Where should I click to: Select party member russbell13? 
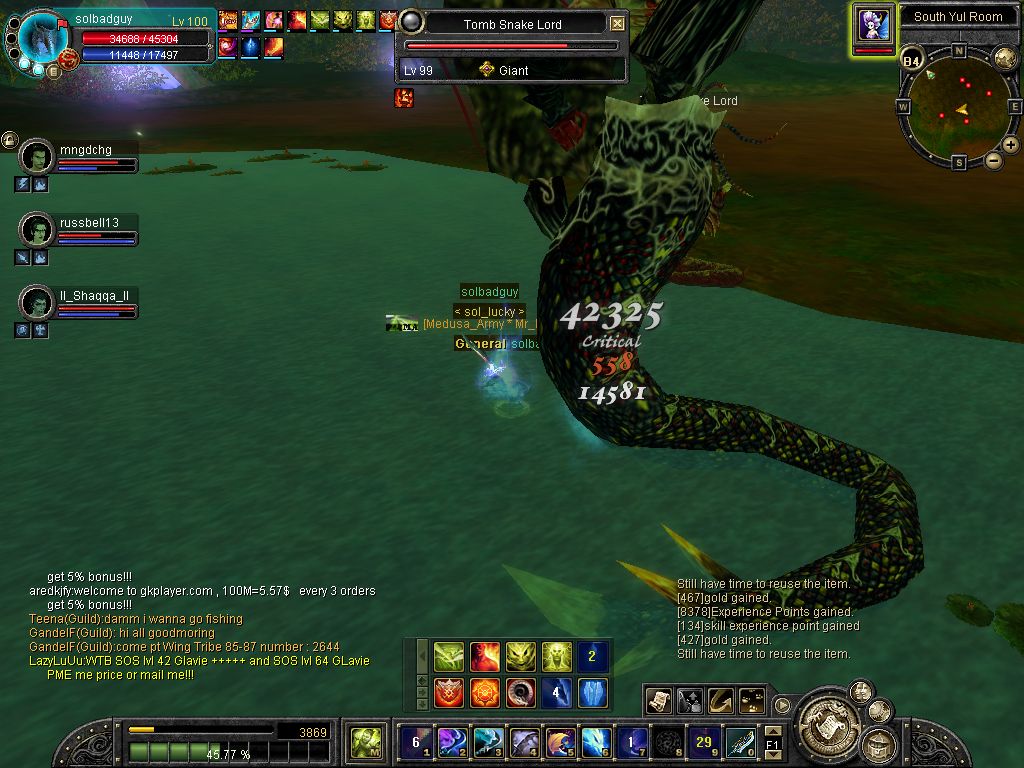coord(37,229)
